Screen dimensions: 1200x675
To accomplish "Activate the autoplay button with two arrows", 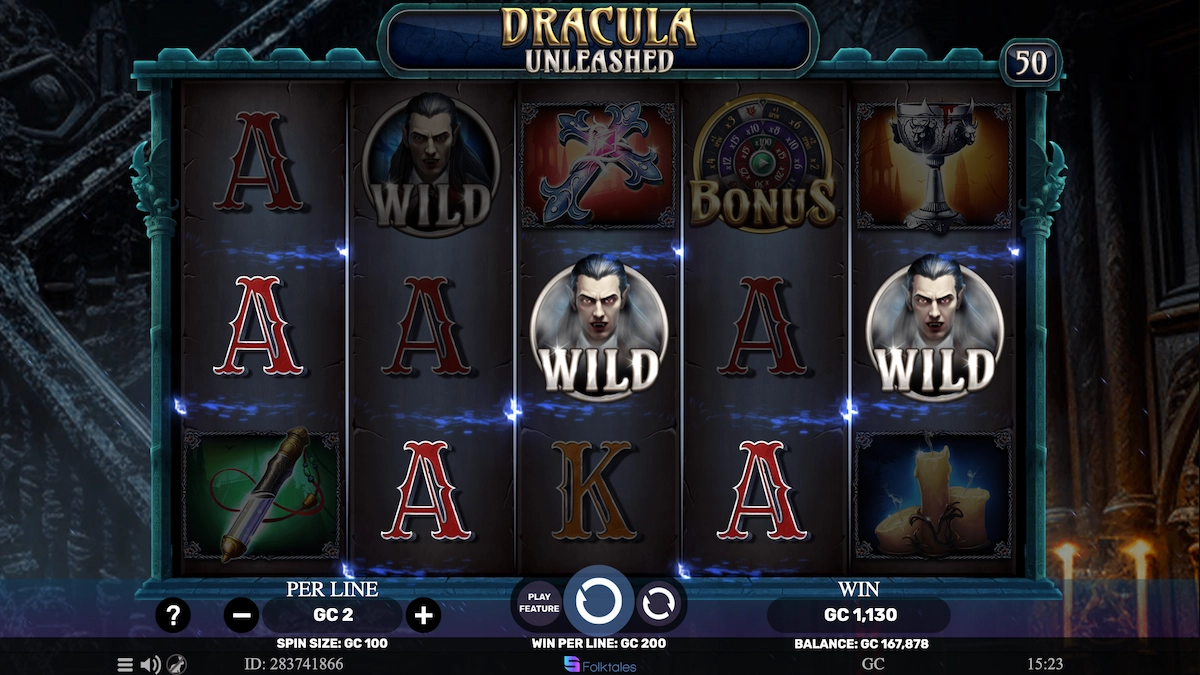I will click(660, 603).
